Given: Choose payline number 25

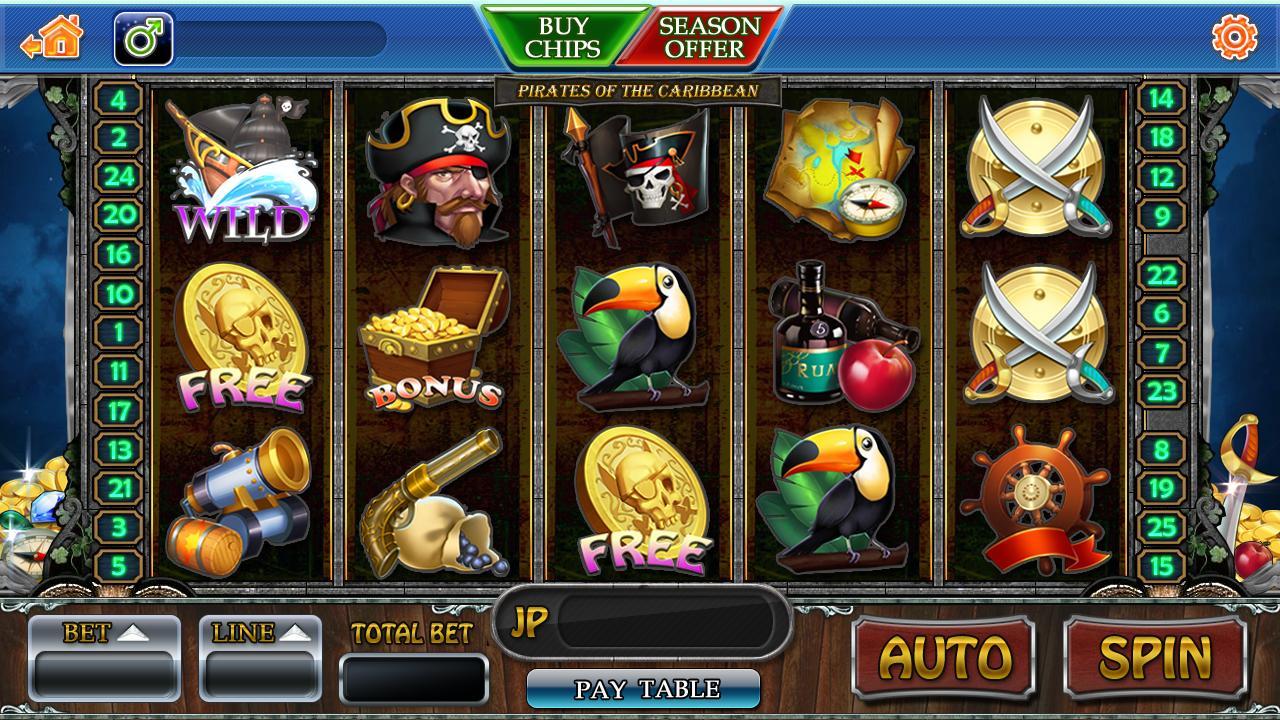Looking at the screenshot, I should [x=1161, y=527].
